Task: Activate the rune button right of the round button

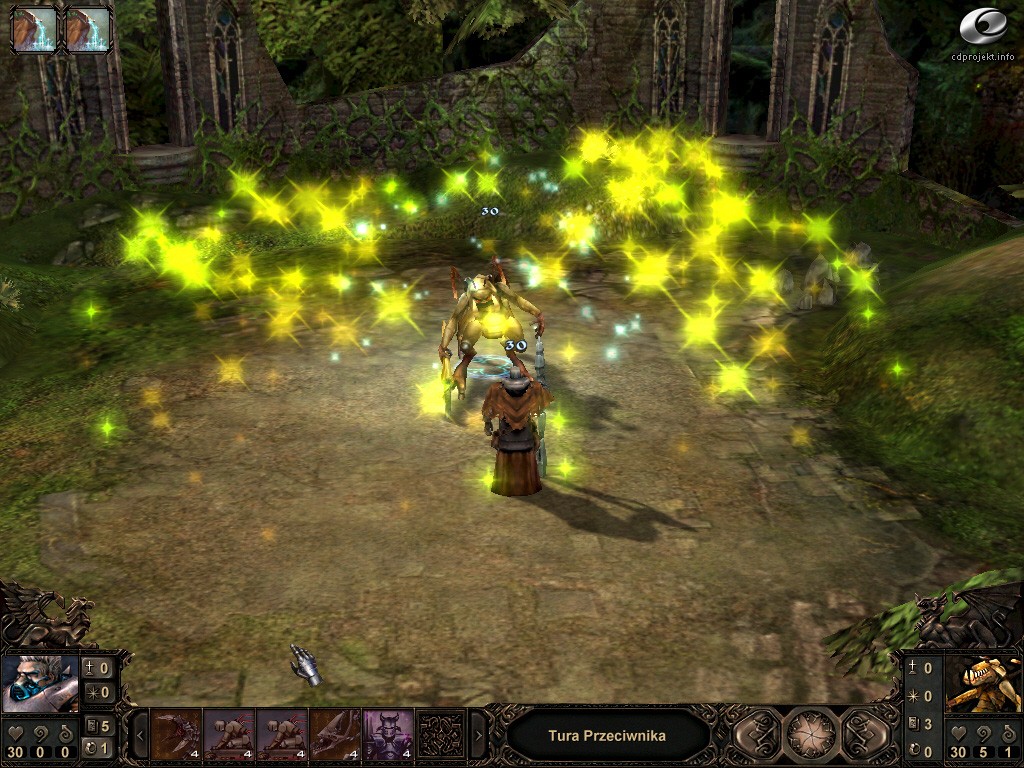Action: (x=864, y=735)
